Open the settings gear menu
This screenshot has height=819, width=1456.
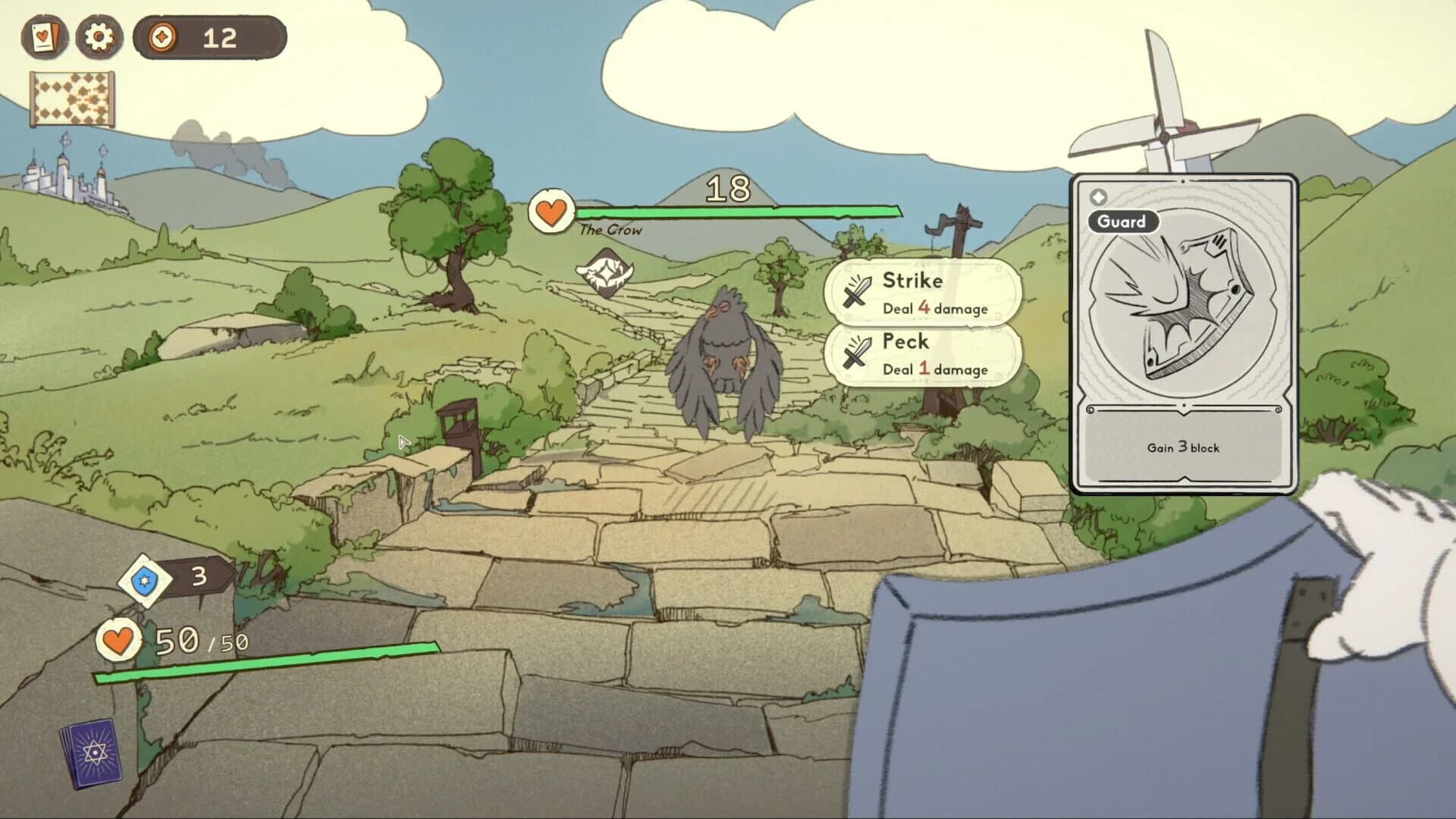pos(99,37)
